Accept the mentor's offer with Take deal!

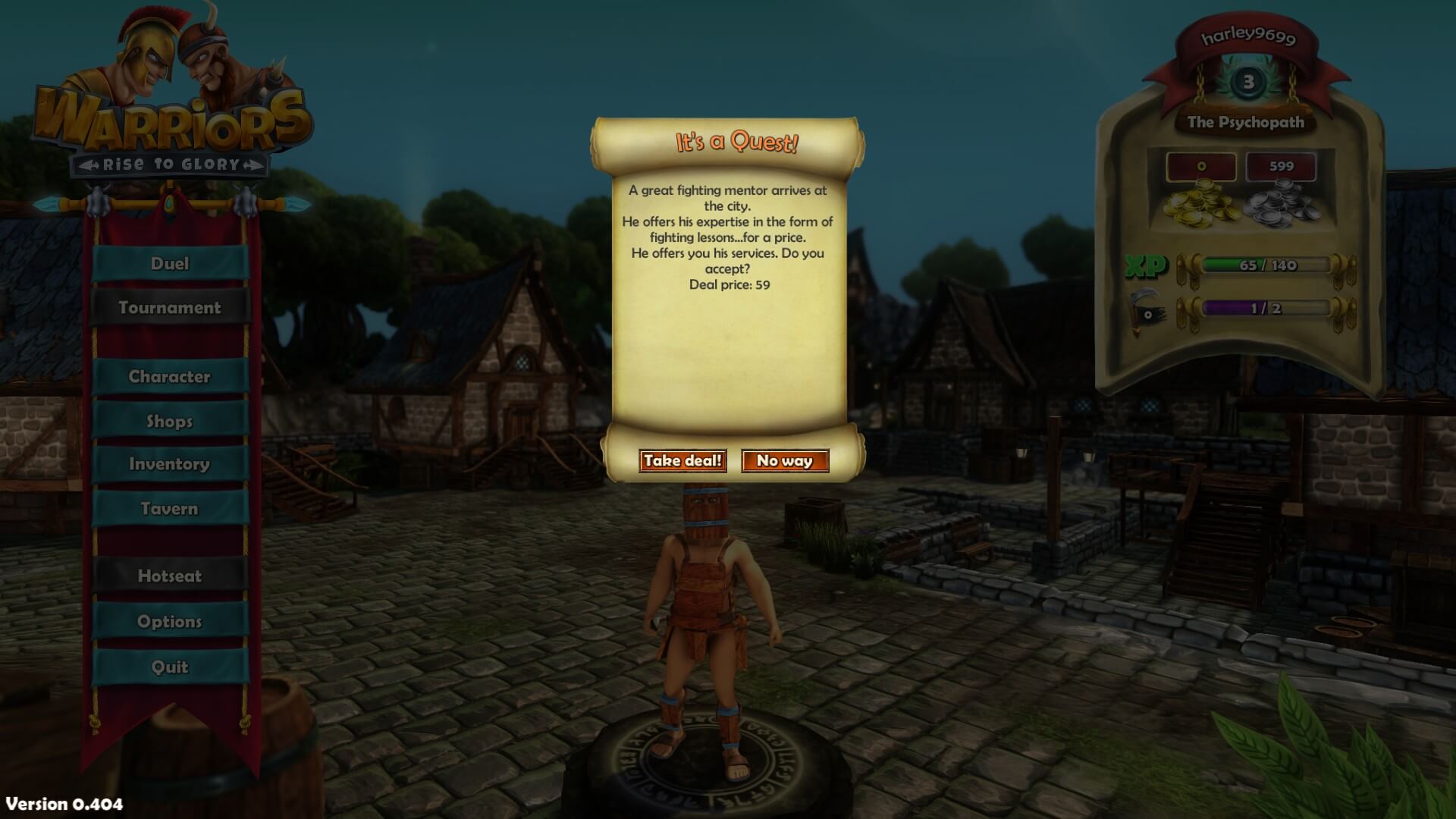(682, 461)
